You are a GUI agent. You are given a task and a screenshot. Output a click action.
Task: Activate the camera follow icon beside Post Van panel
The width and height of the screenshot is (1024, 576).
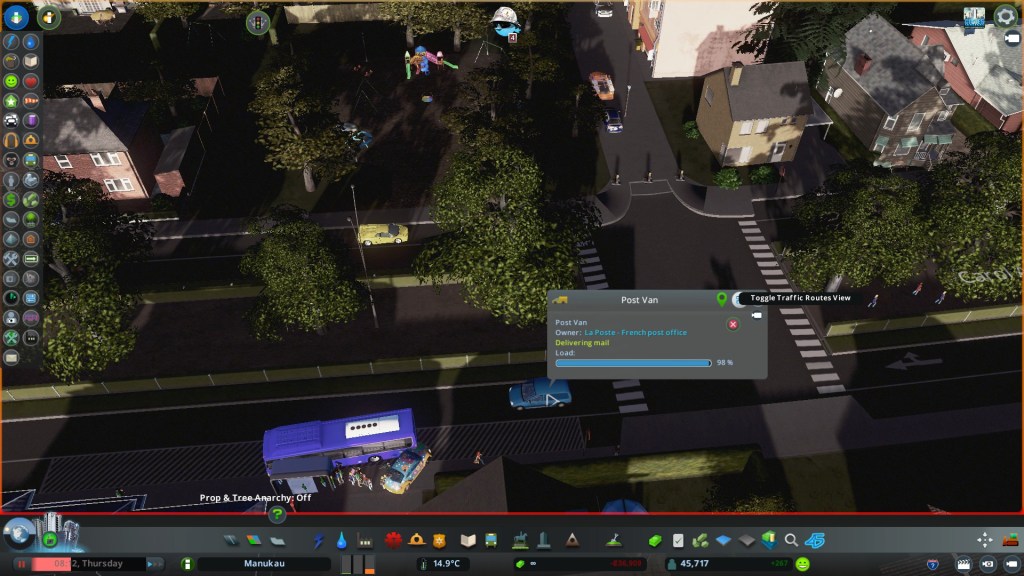(756, 316)
